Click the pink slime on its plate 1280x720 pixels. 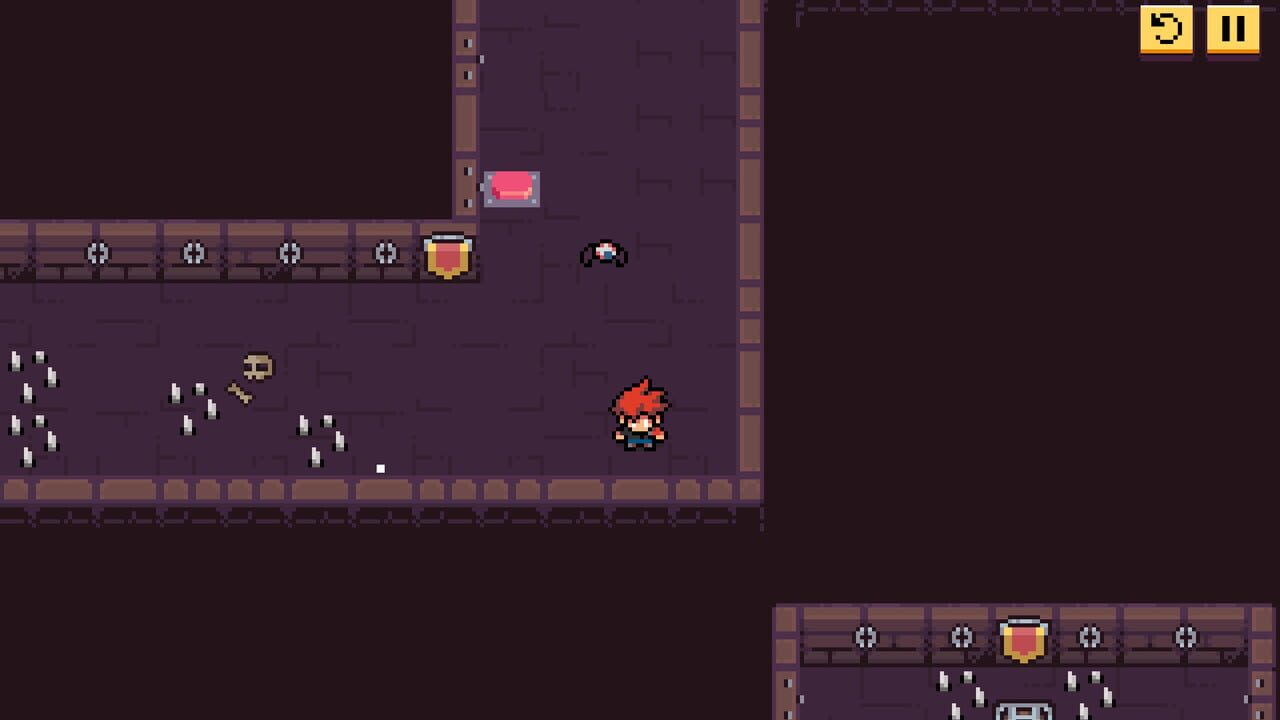[x=511, y=186]
